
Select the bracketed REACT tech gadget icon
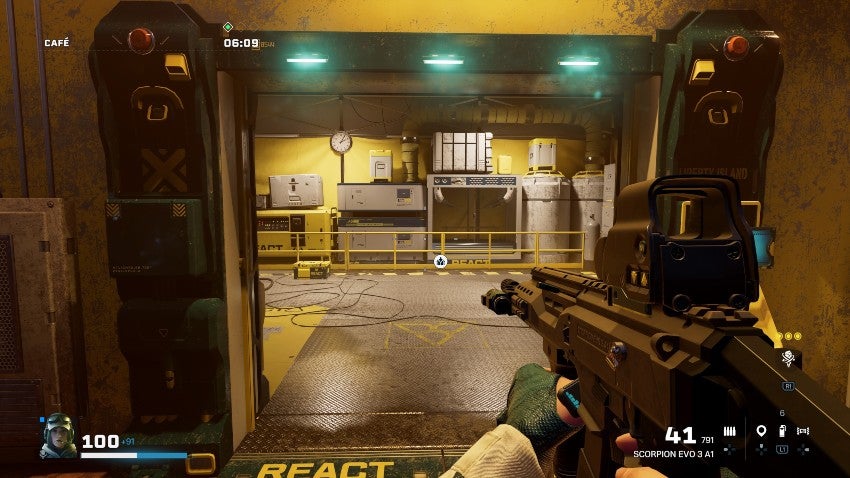(803, 431)
